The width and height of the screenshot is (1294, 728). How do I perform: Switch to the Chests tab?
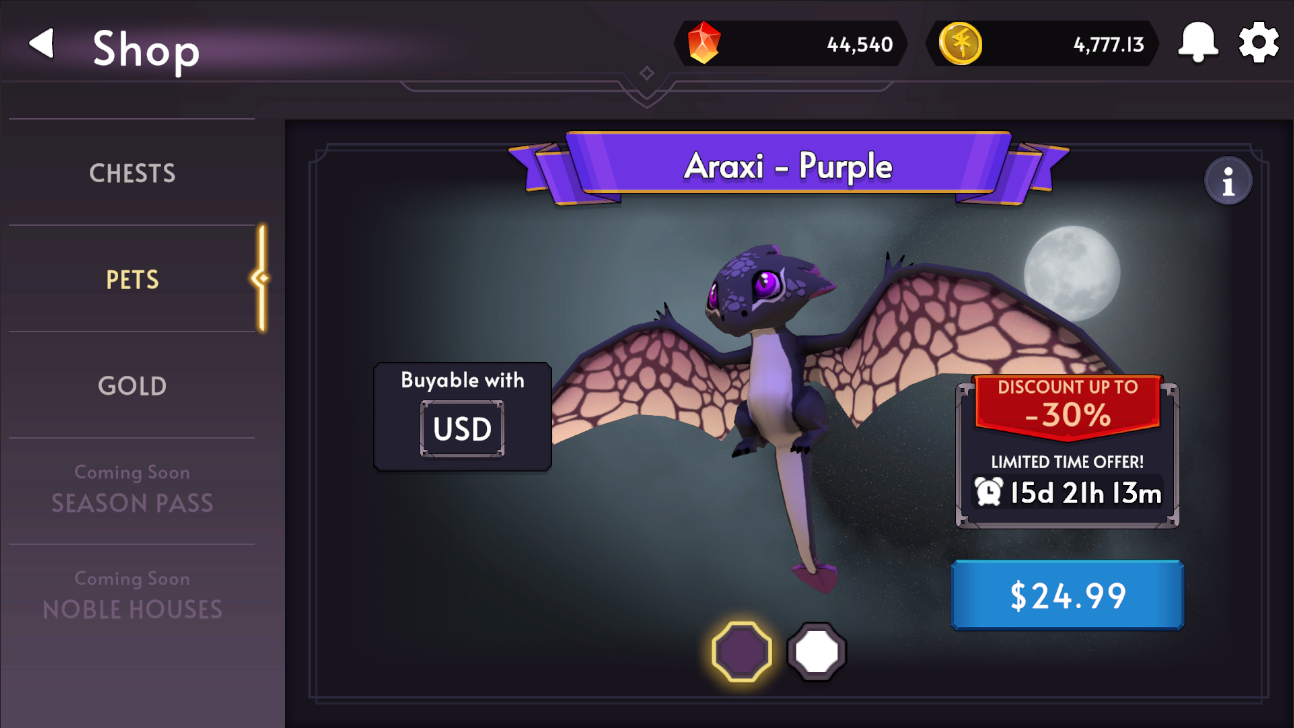point(132,172)
